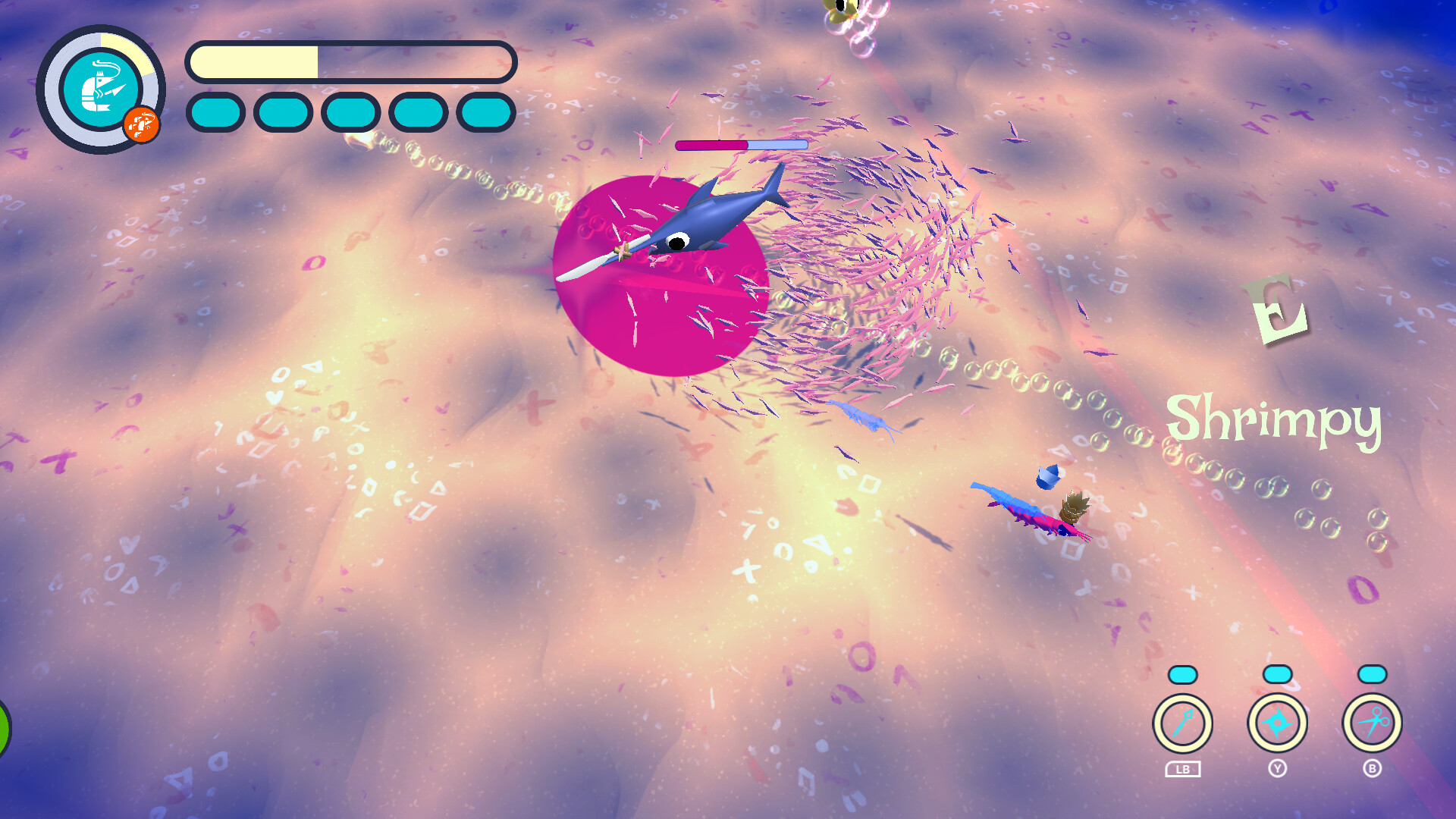Toggle the cyan charge pill above the shuriken ability
This screenshot has width=1456, height=819.
tap(1278, 673)
